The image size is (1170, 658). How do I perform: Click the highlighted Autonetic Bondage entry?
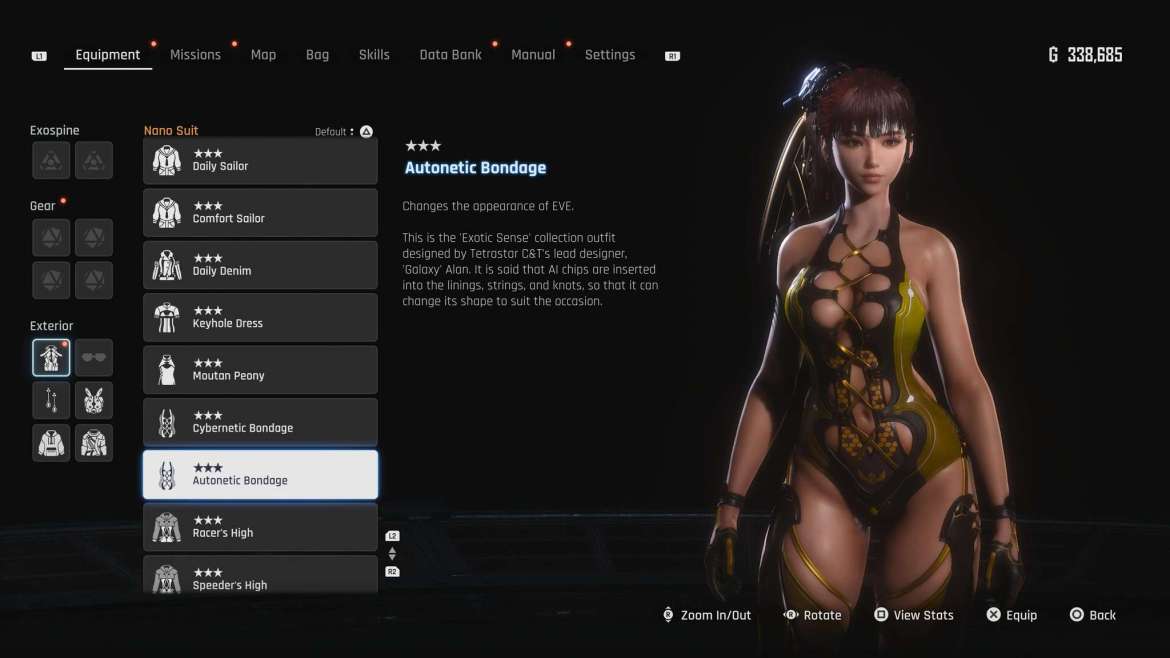click(260, 475)
